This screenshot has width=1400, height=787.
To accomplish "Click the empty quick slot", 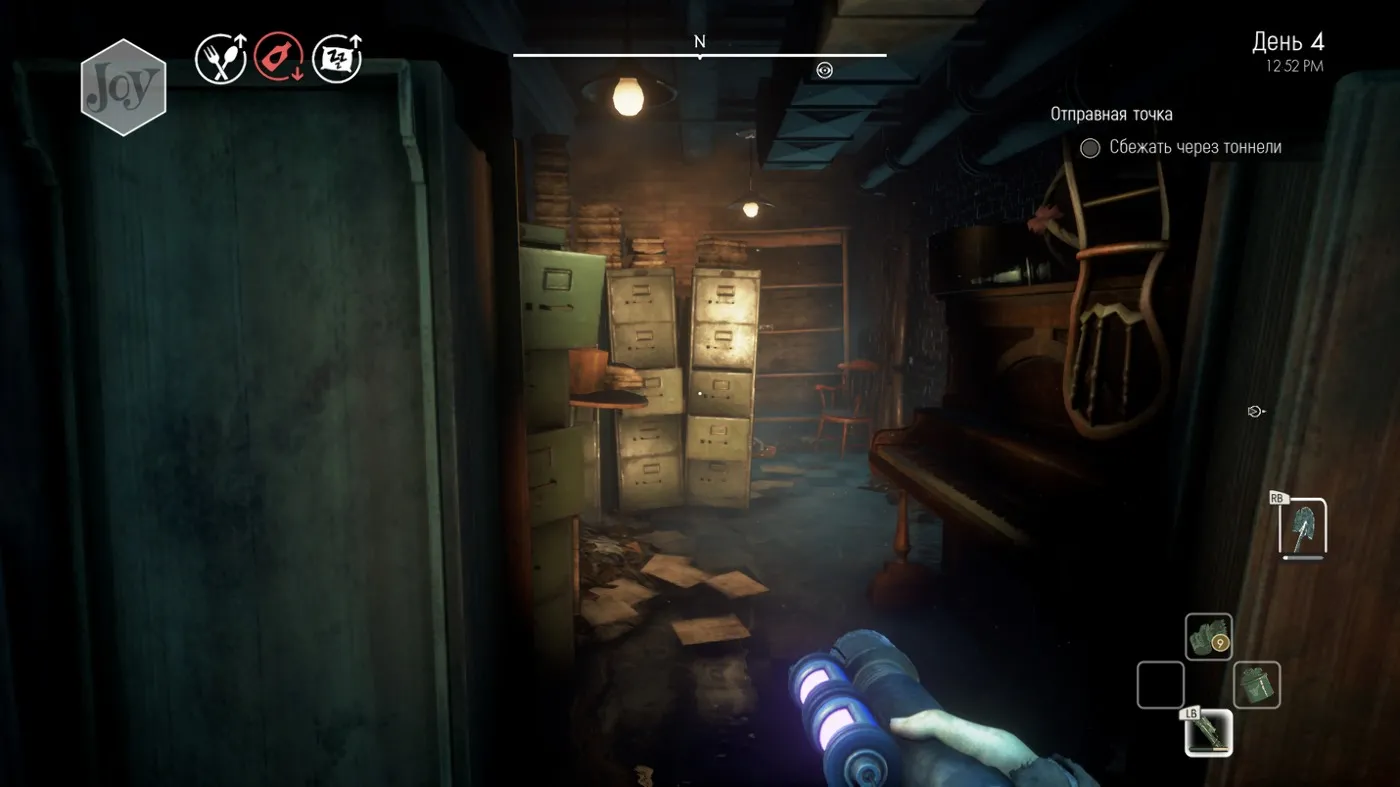I will tap(1160, 685).
